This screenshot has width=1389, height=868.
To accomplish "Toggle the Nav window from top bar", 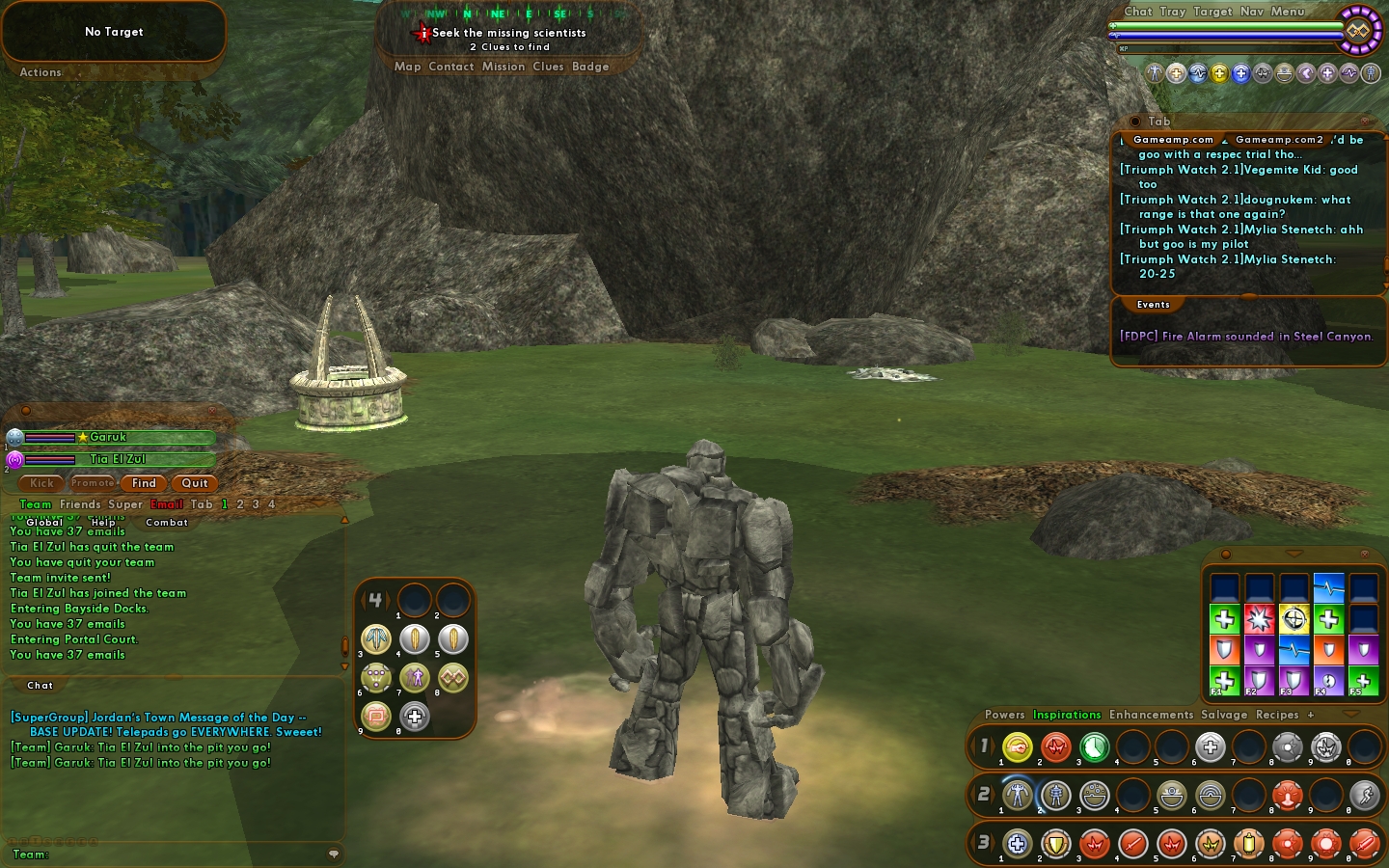I will point(1251,12).
